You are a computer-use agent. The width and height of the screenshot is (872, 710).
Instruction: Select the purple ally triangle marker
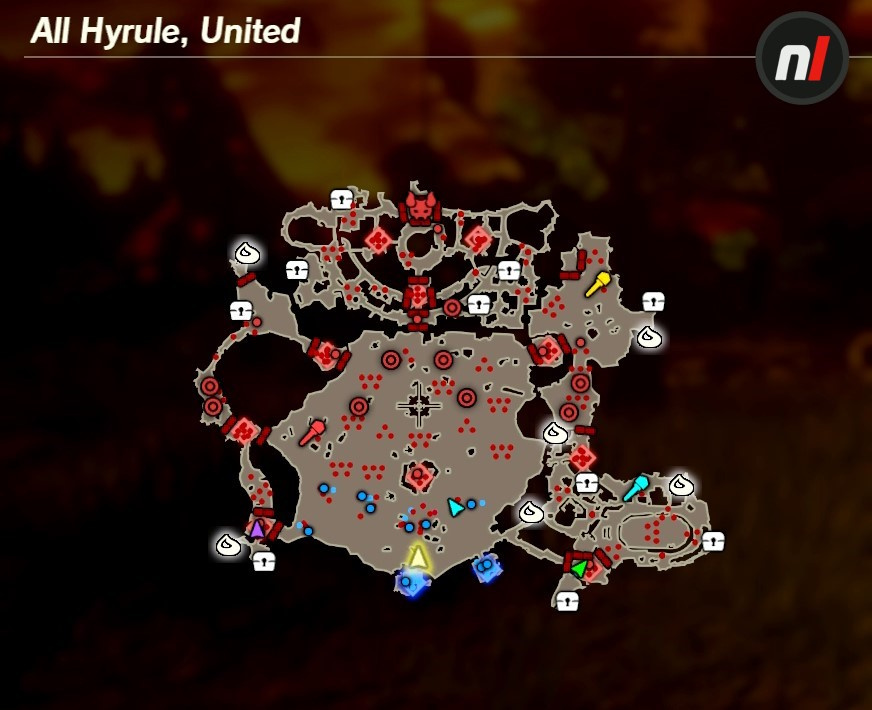257,528
